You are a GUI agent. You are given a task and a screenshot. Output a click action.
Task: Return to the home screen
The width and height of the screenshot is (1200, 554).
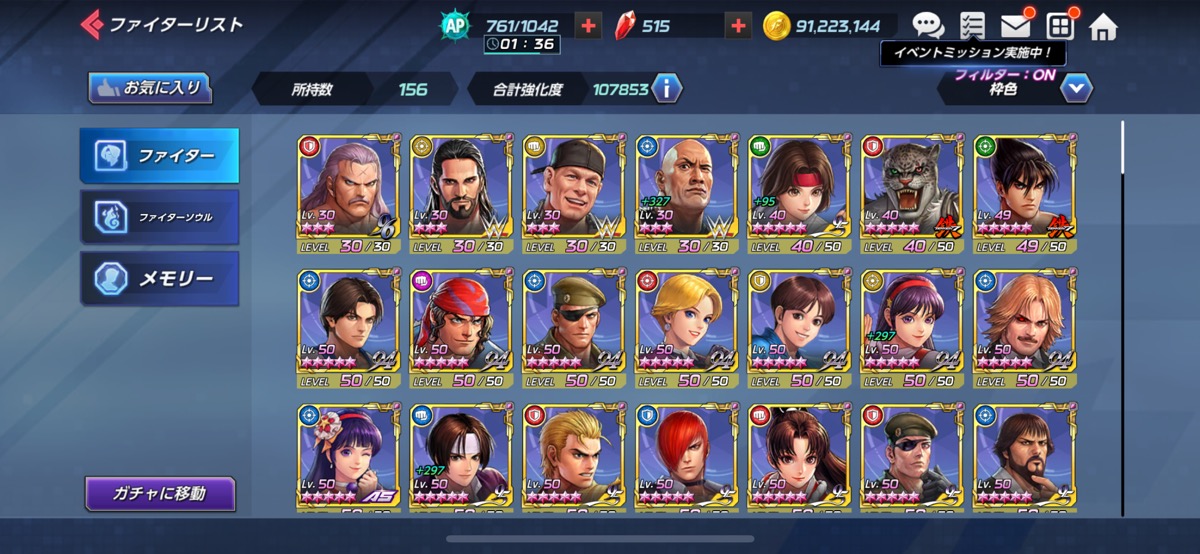click(x=1103, y=26)
